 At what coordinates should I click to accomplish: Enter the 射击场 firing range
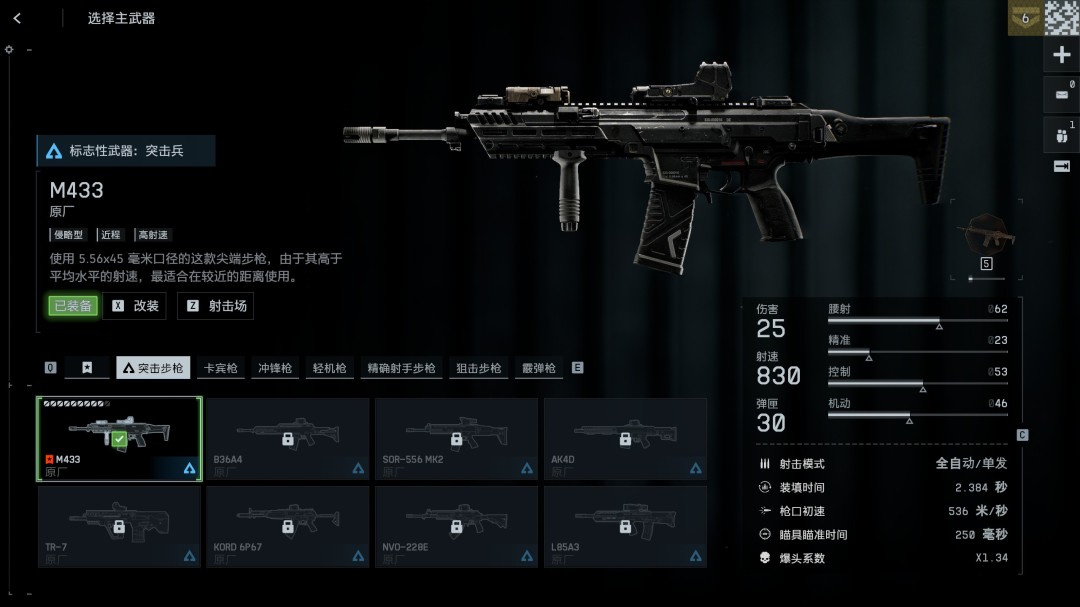click(216, 306)
